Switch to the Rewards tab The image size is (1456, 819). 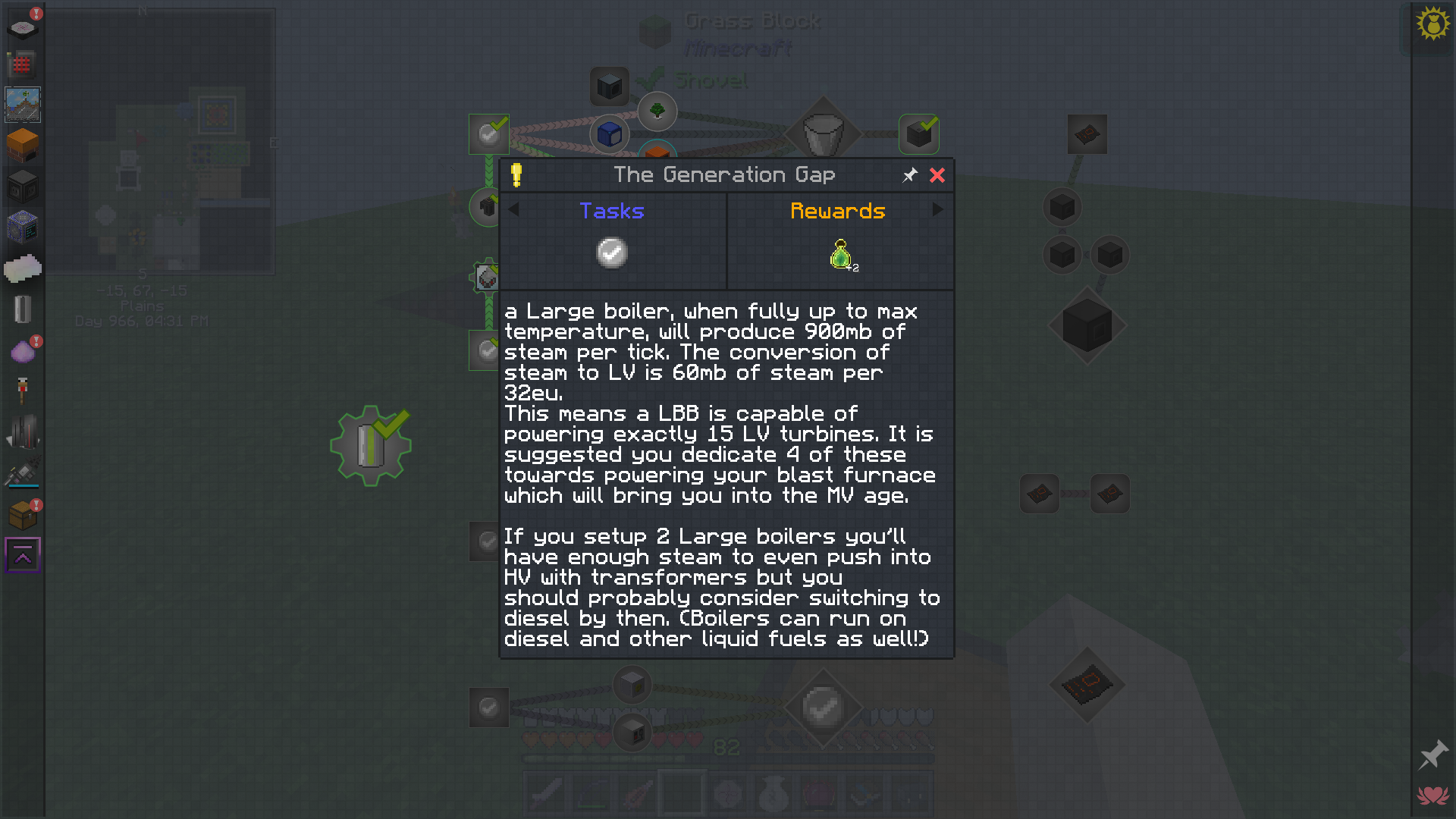coord(838,211)
